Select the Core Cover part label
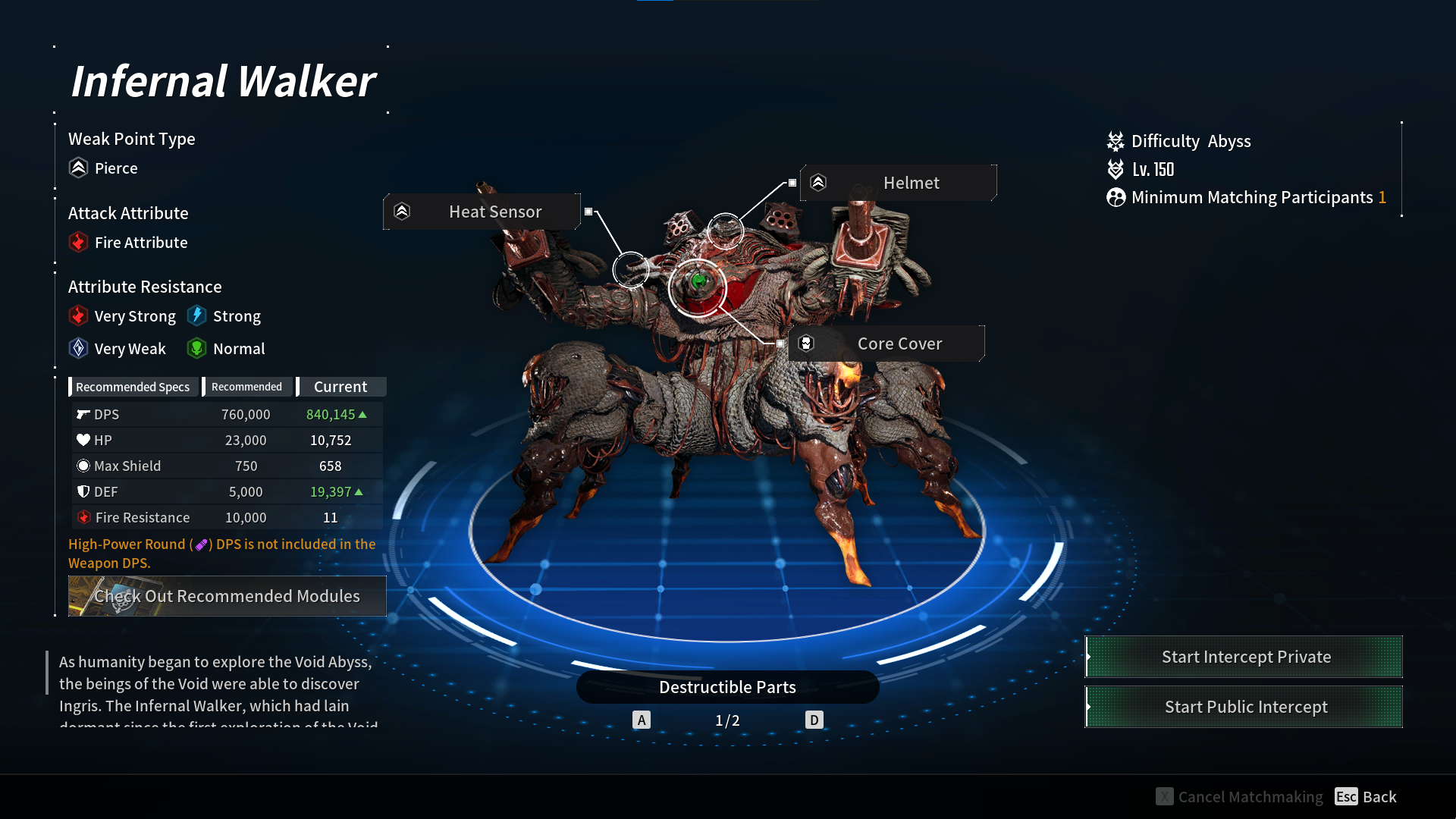 click(x=886, y=344)
